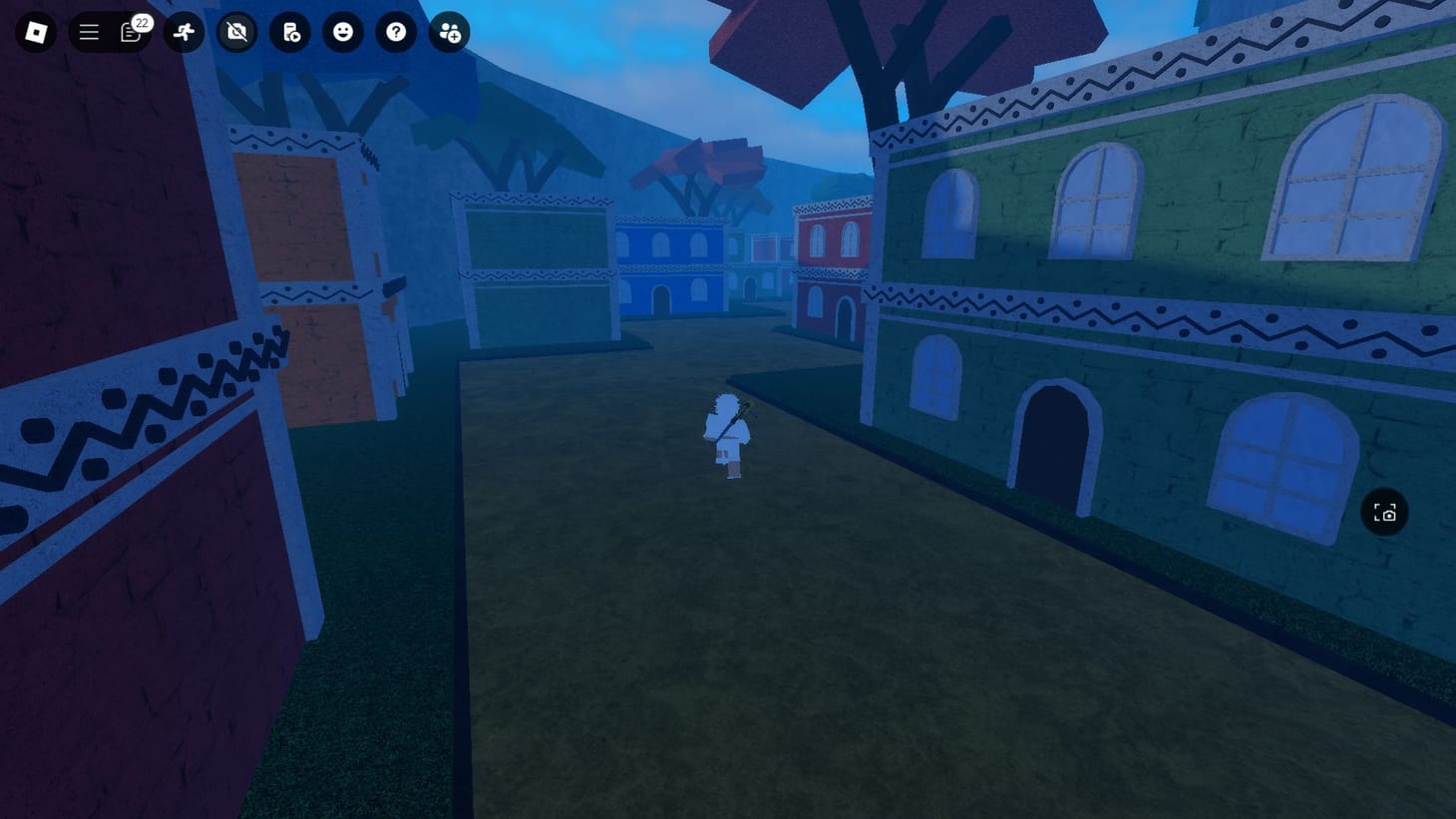Open the Roblox menu via the logo icon
This screenshot has width=1456, height=819.
[36, 32]
